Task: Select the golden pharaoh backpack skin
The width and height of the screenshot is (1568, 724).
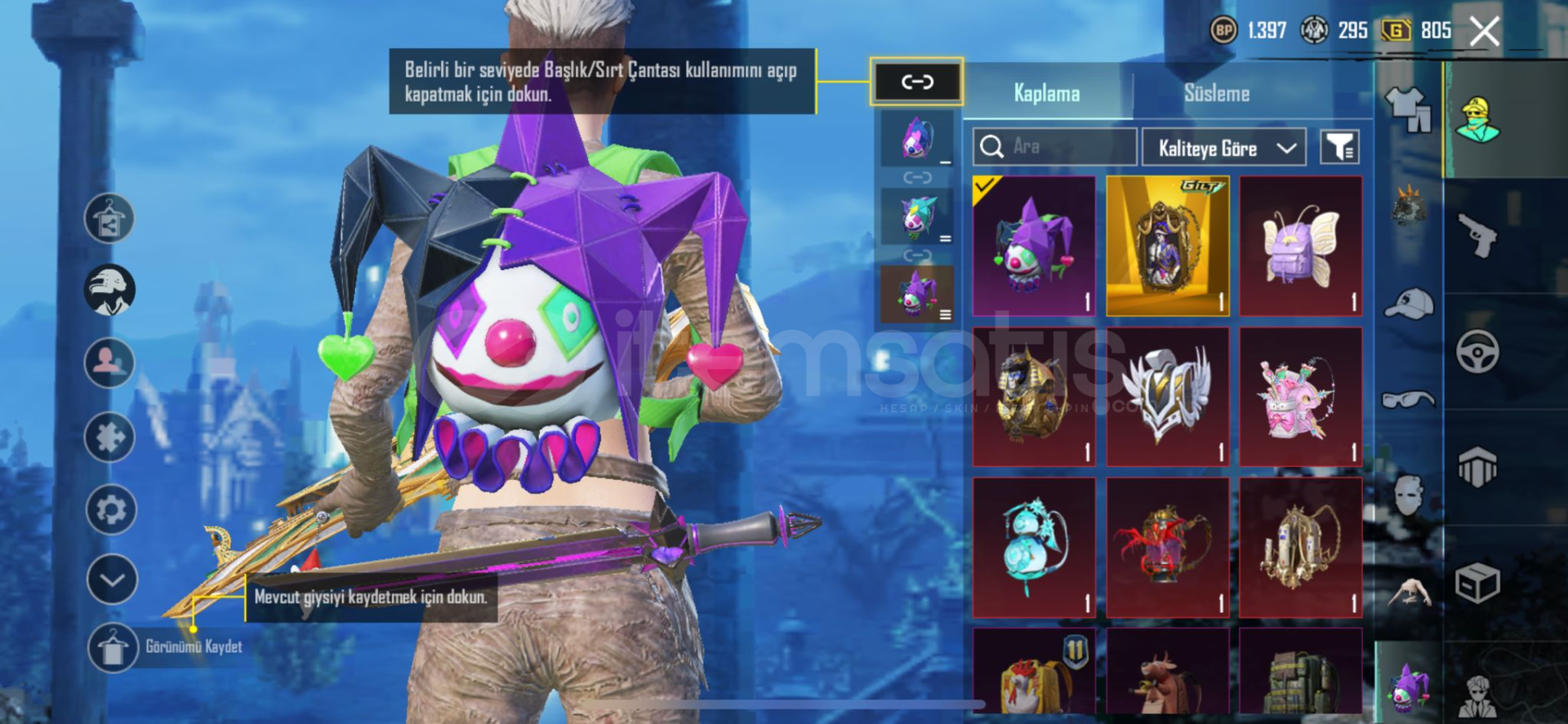Action: tap(1034, 397)
